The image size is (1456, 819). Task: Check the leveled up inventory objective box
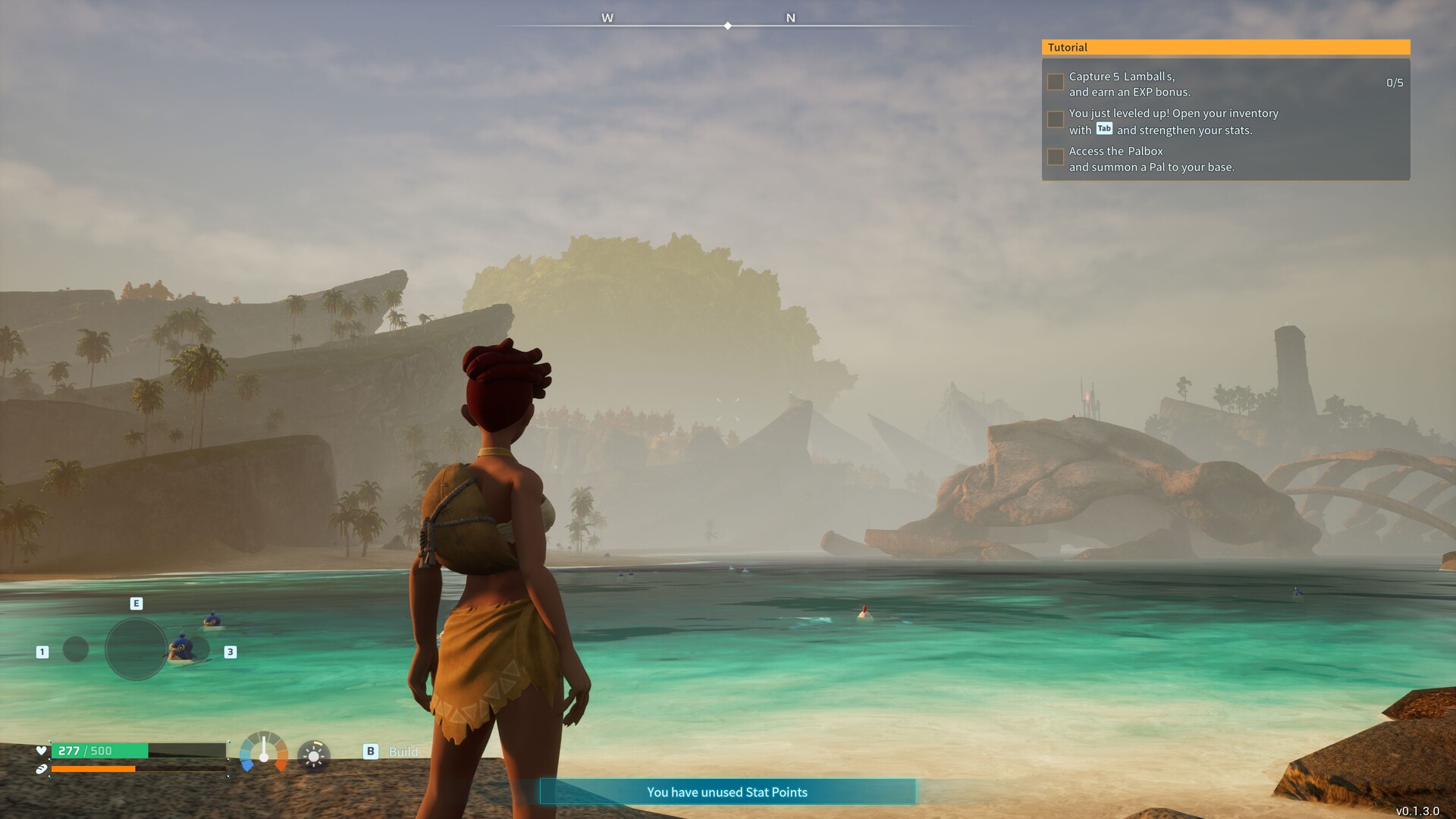(1055, 119)
